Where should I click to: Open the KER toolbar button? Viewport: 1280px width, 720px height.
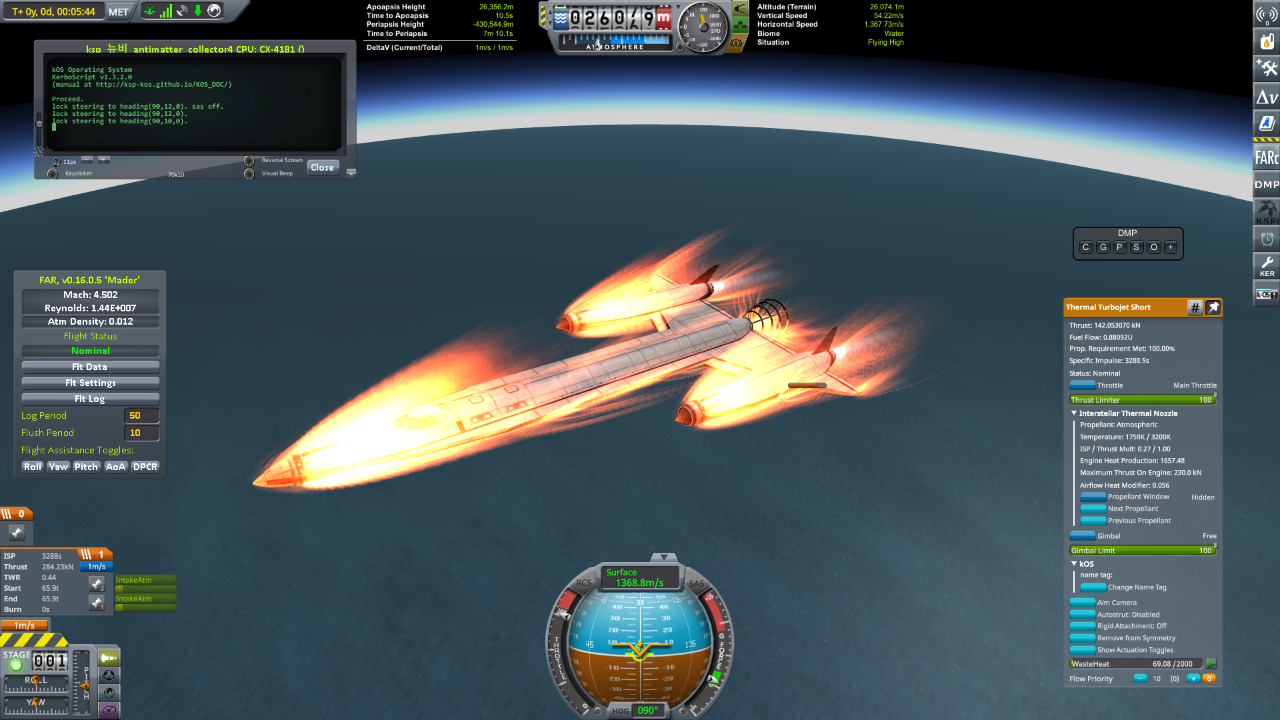(1266, 267)
